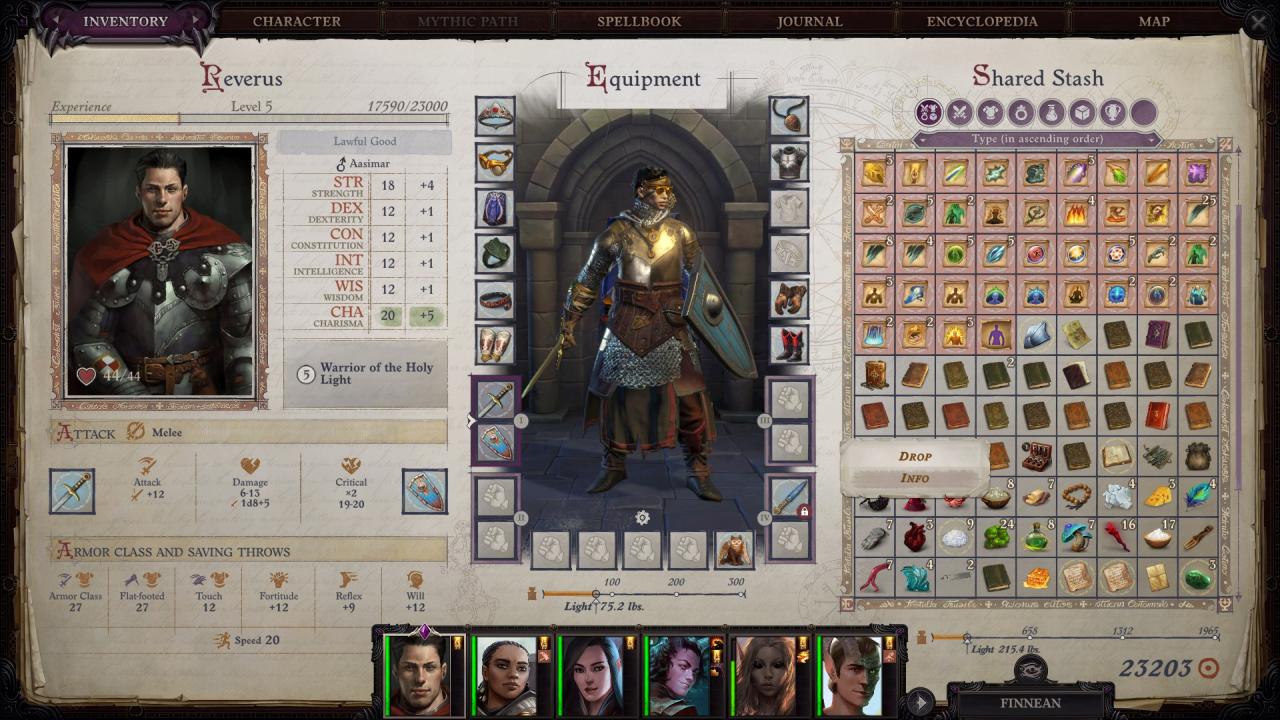Select the cat pet belt slot
This screenshot has width=1280, height=720.
(734, 549)
